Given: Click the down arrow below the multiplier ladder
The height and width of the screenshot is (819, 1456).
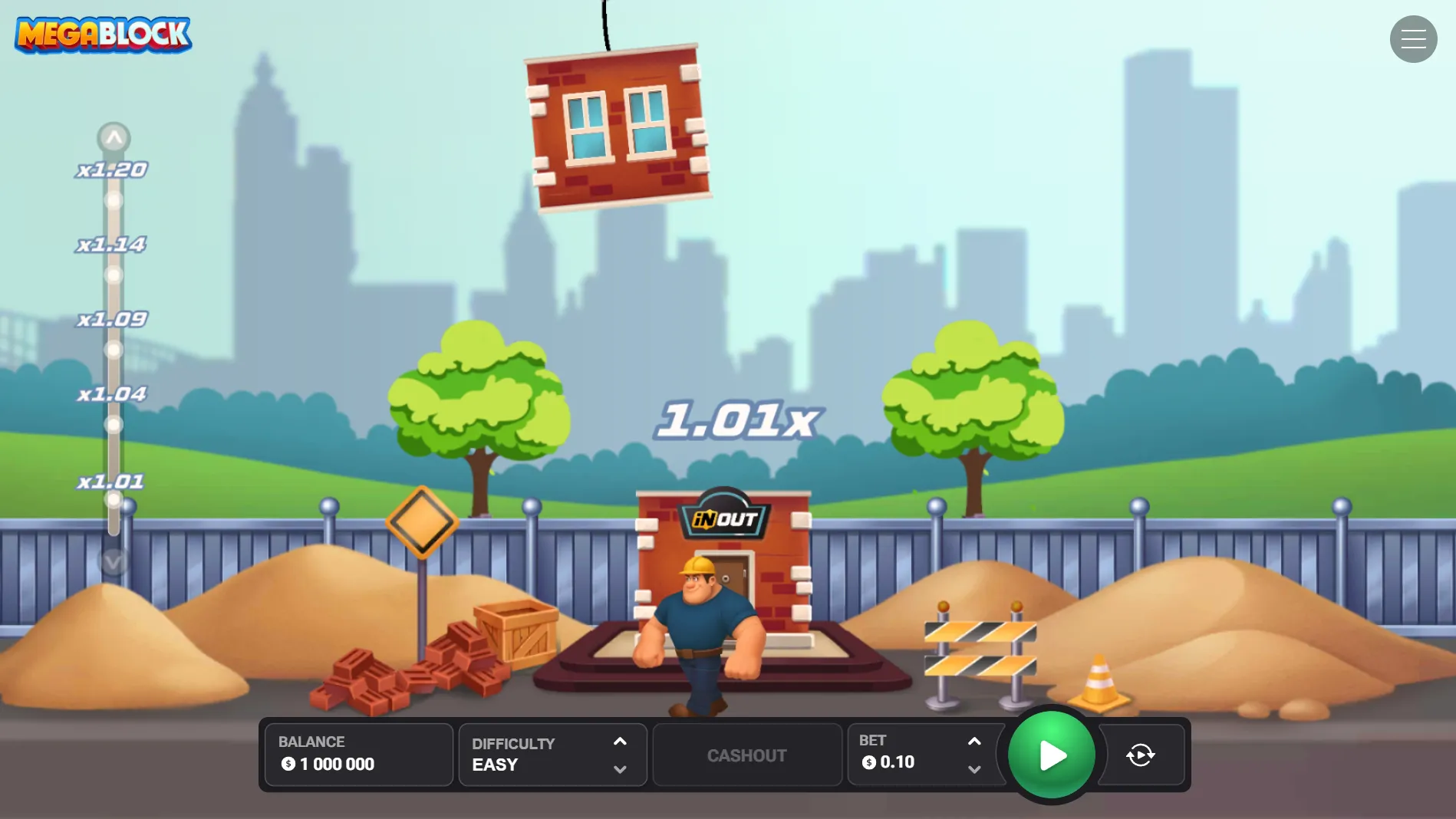Looking at the screenshot, I should pos(114,562).
